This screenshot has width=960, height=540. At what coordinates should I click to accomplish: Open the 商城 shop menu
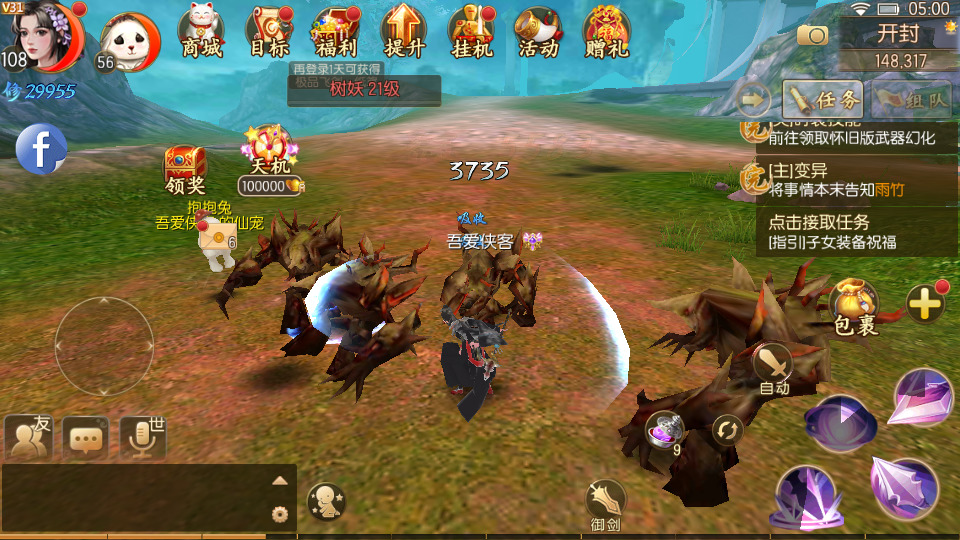(x=202, y=32)
